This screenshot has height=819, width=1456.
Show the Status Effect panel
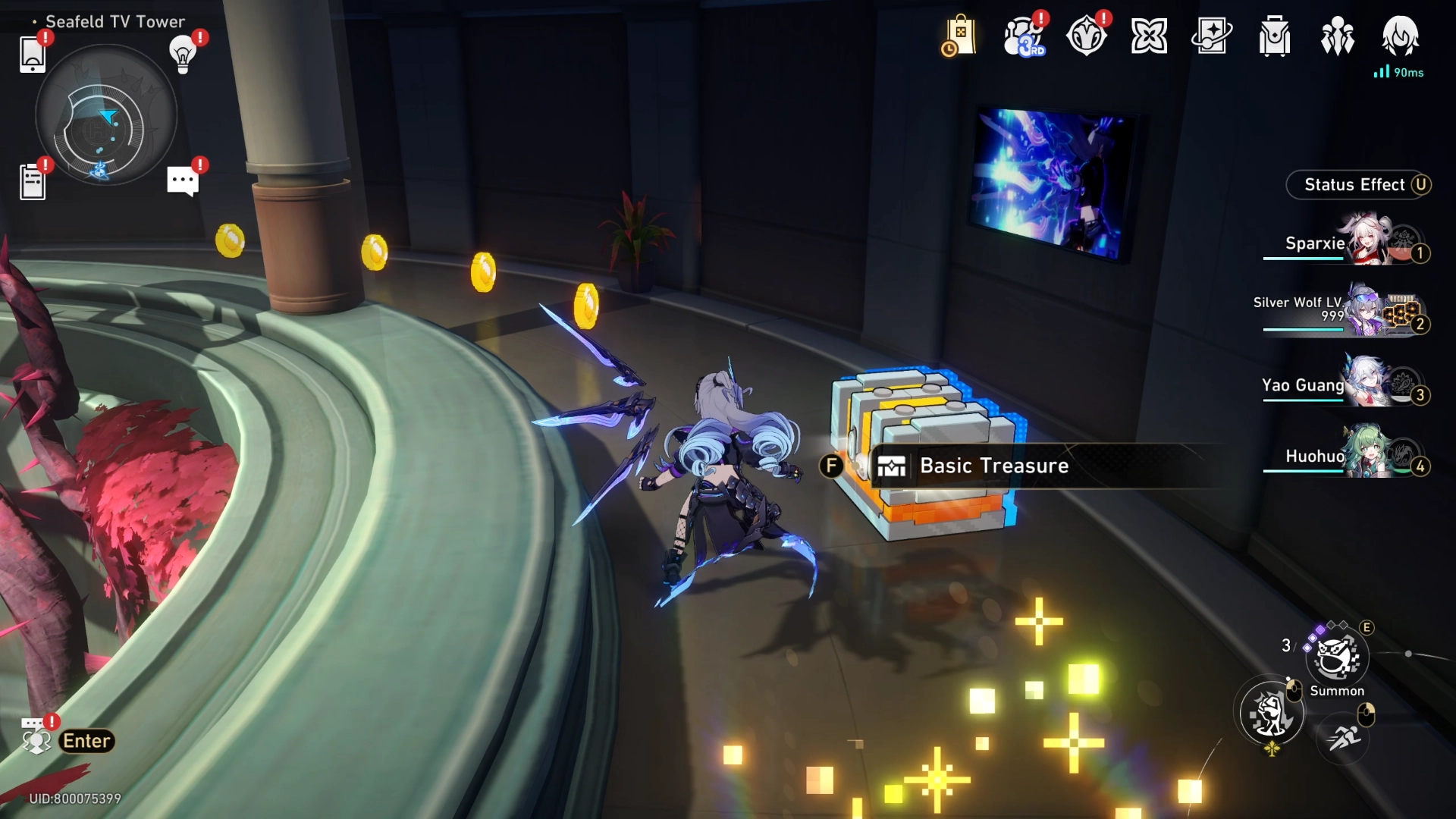[1357, 185]
